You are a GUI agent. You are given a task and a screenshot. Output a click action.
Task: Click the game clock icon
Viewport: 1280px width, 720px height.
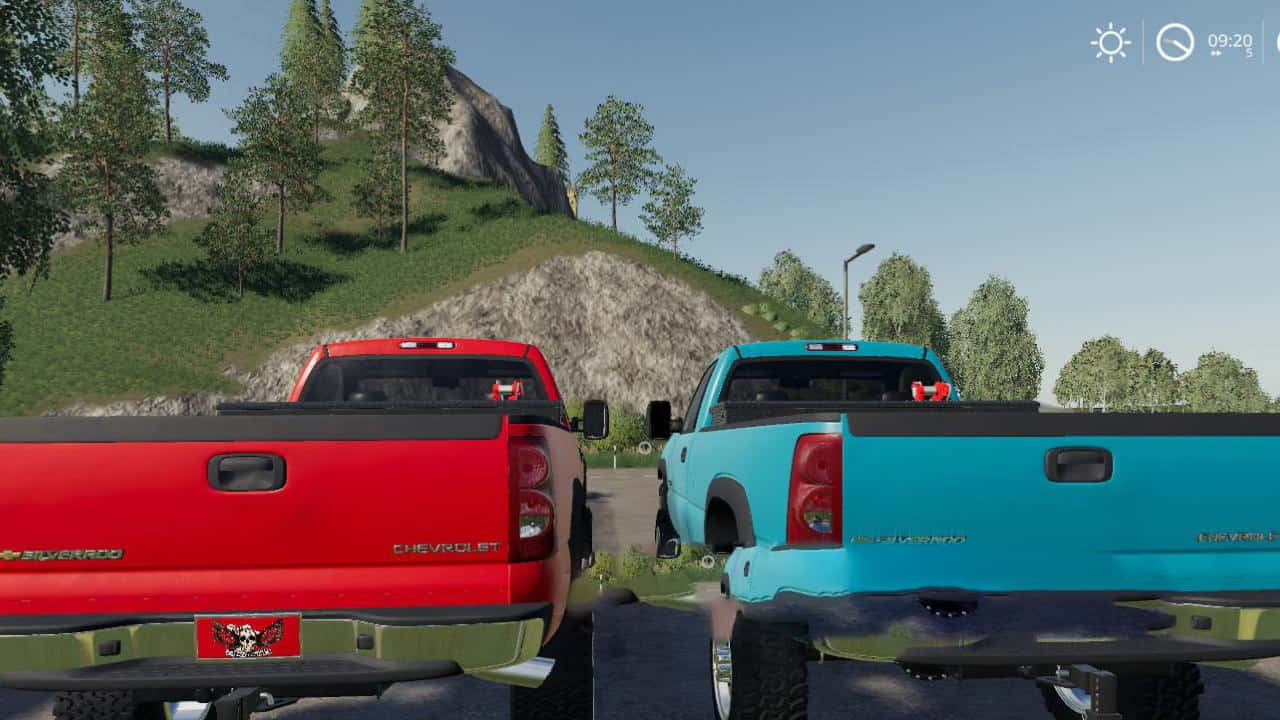1175,43
